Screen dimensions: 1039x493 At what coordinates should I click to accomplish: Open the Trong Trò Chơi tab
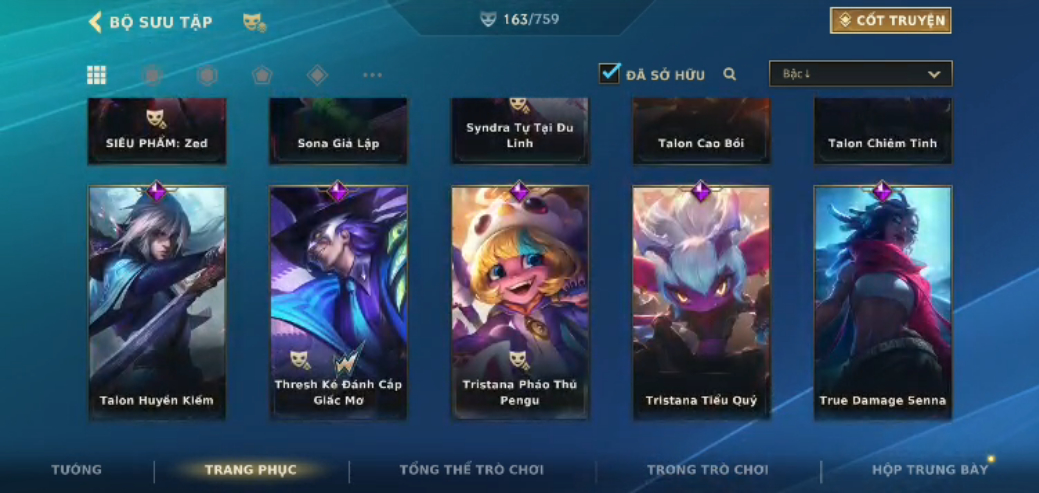[x=707, y=470]
